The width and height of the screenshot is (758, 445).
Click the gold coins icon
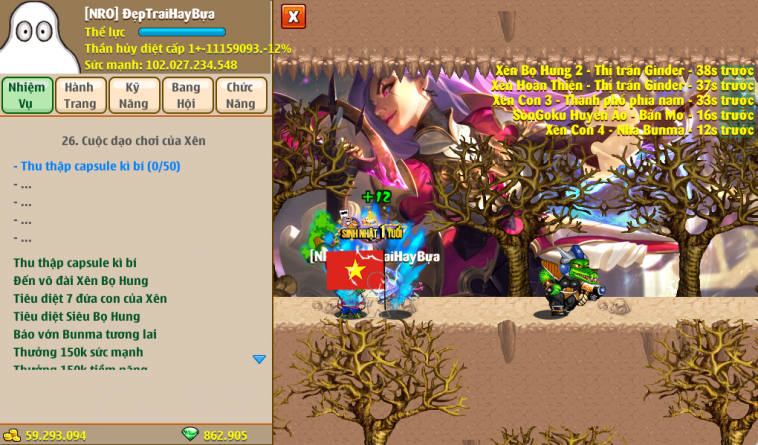(x=12, y=435)
